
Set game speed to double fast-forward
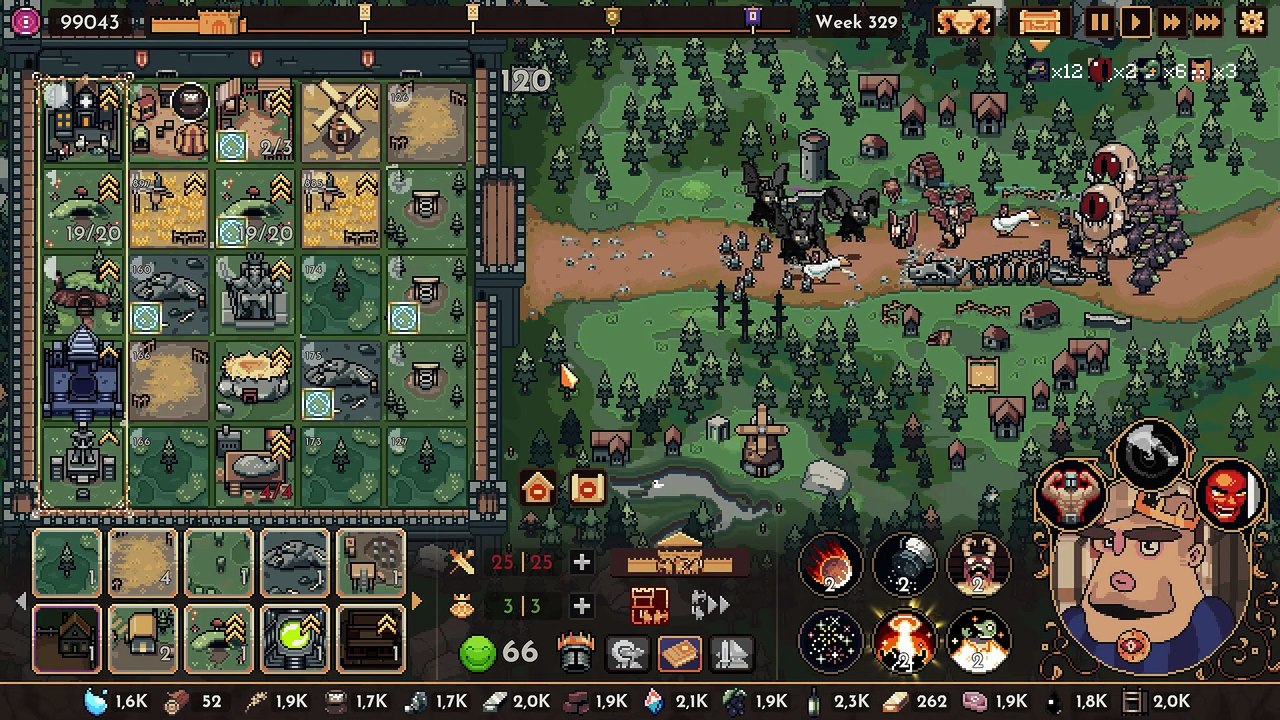click(1171, 22)
